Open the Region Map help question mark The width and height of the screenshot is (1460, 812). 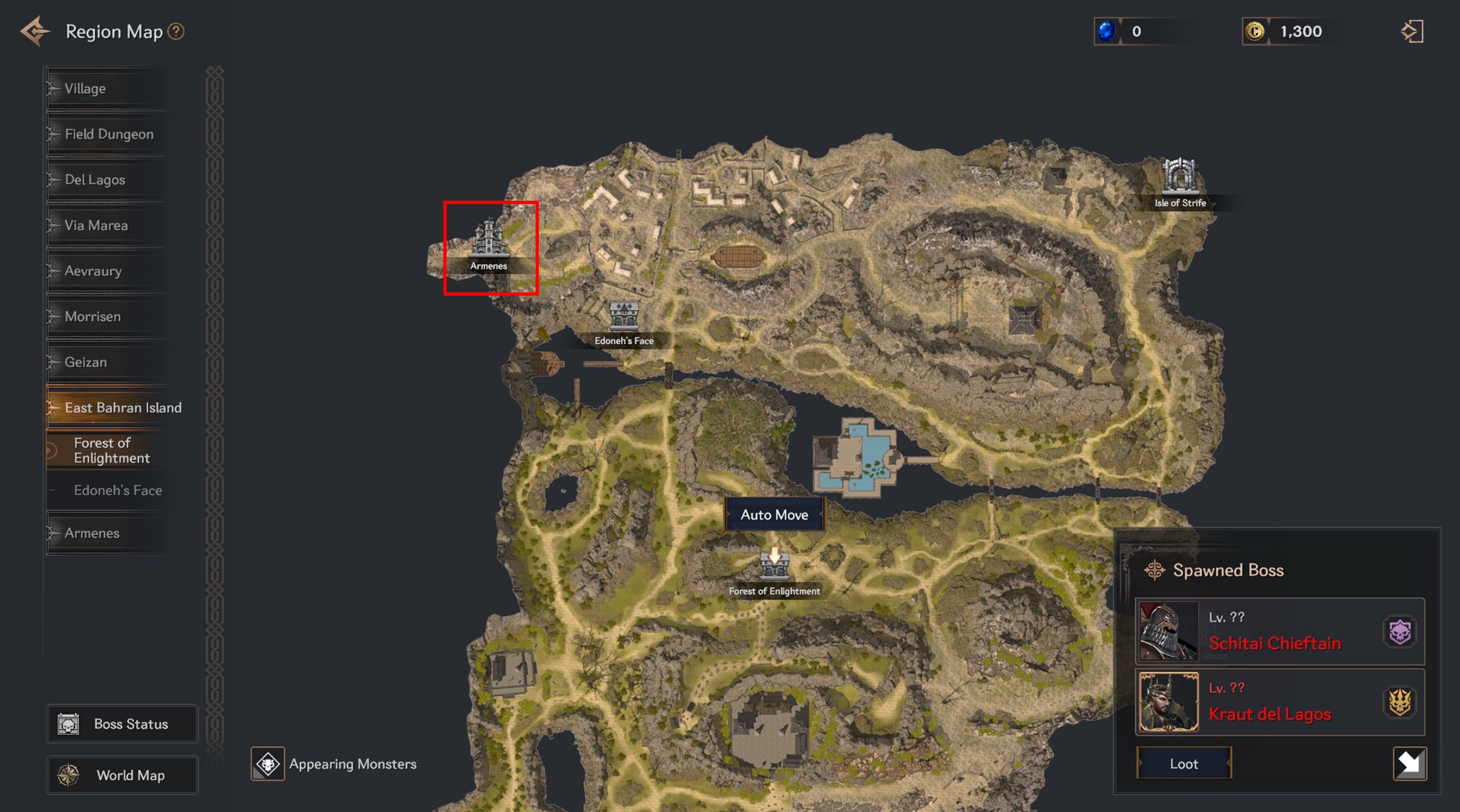pyautogui.click(x=176, y=31)
